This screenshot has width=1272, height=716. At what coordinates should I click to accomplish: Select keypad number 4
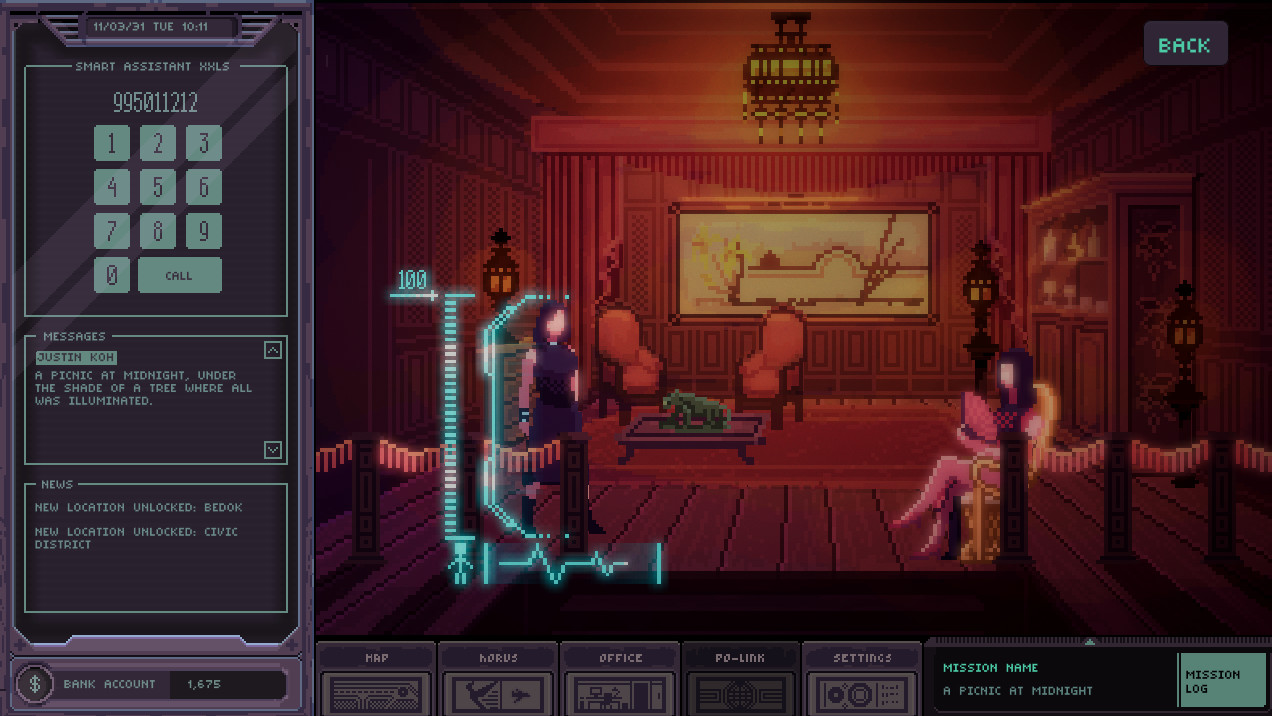click(x=112, y=187)
